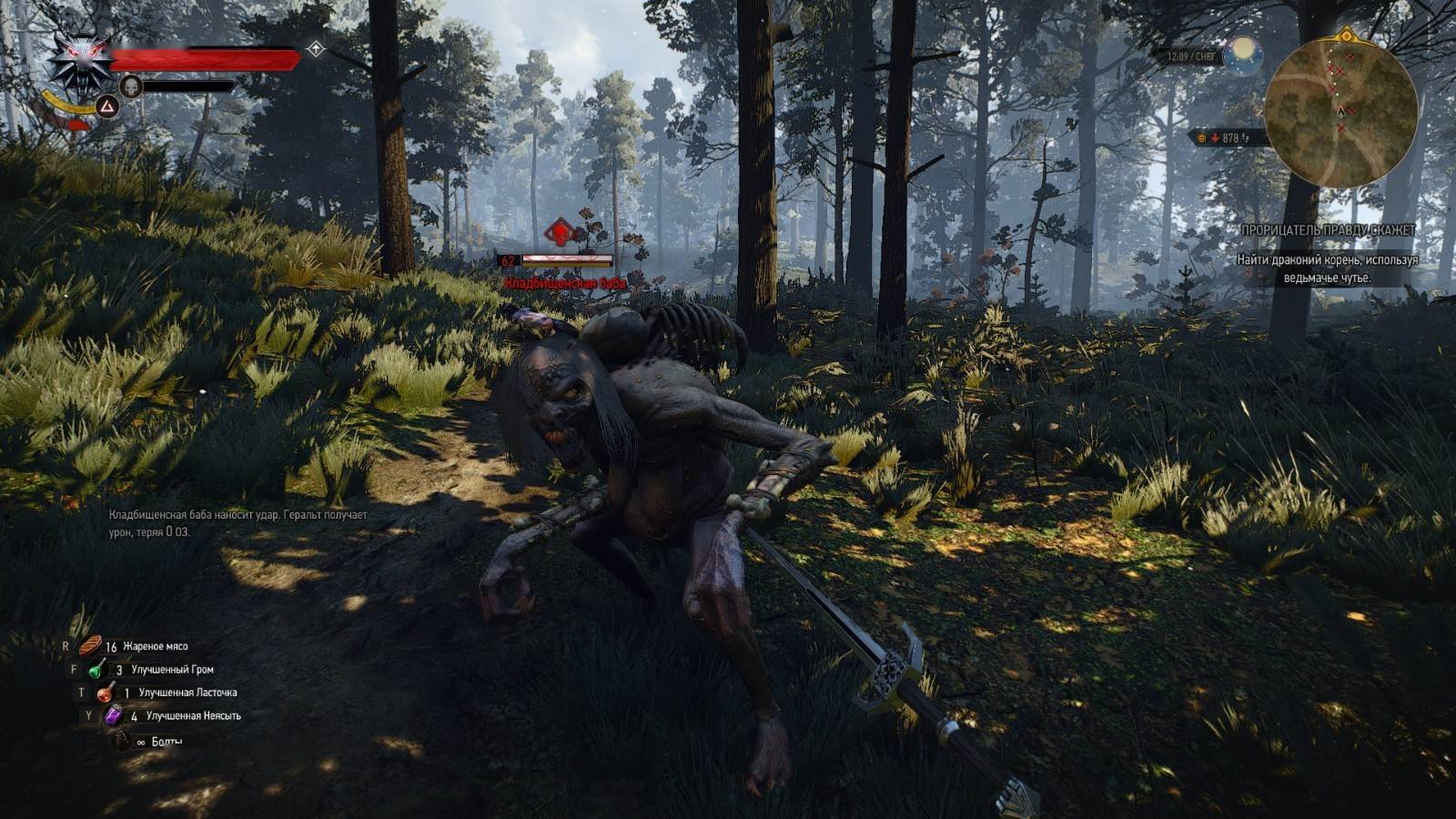Viewport: 1456px width, 819px height.
Task: Click the enemy name Кладбищенская баба
Action: pyautogui.click(x=563, y=283)
